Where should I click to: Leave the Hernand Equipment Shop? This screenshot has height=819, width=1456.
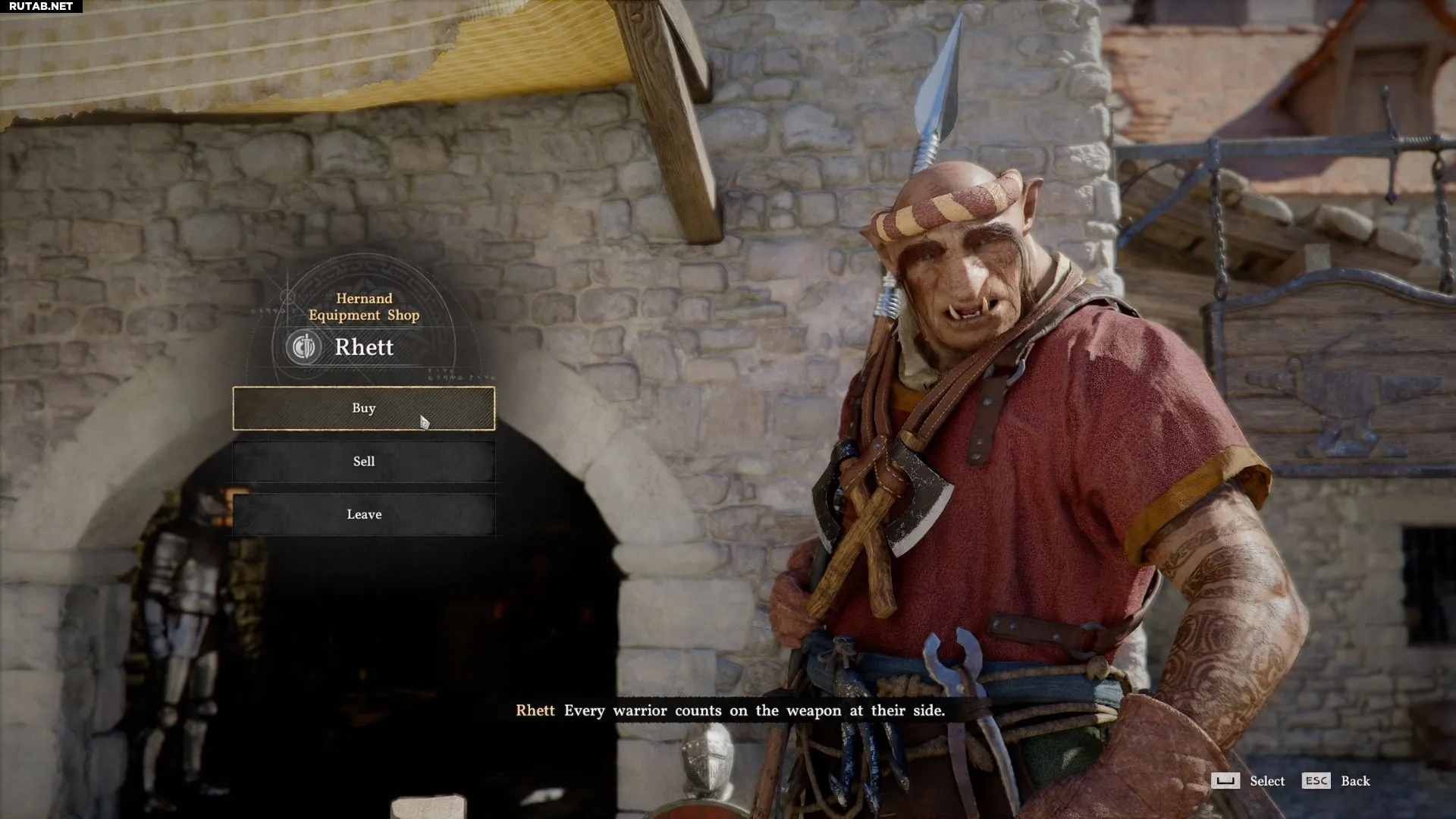[363, 514]
